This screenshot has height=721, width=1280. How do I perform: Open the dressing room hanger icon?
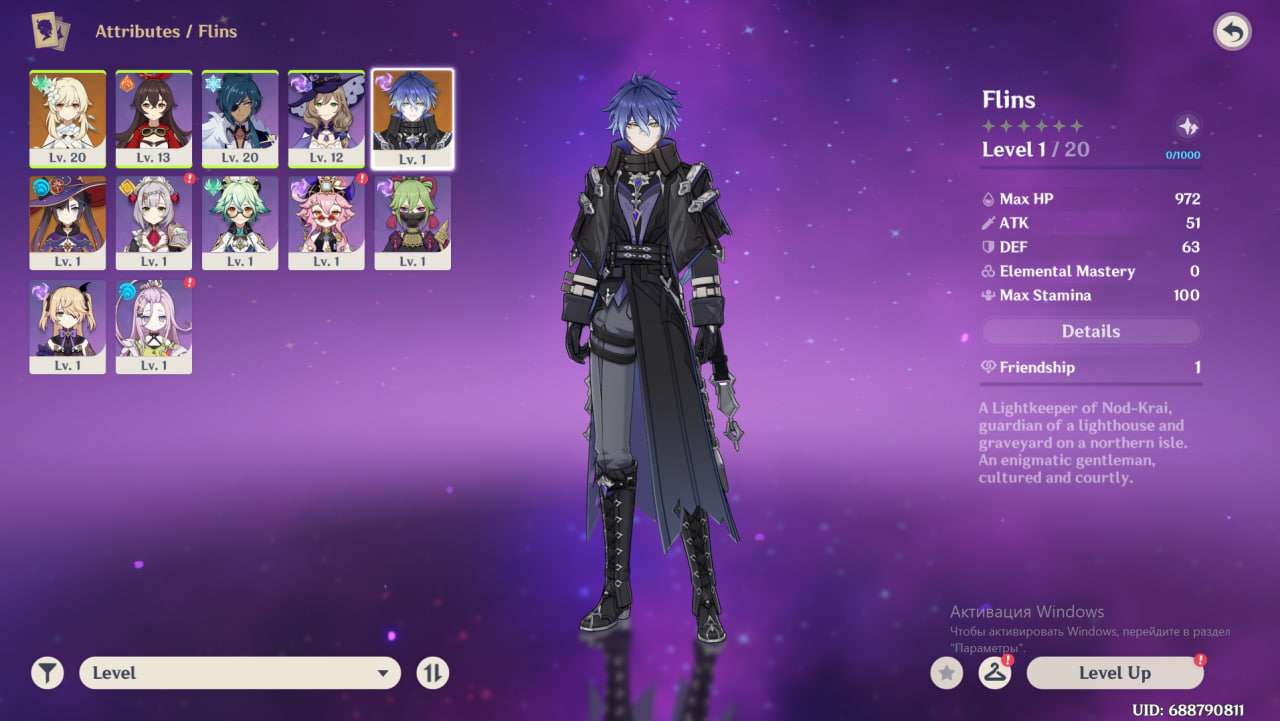(x=994, y=673)
